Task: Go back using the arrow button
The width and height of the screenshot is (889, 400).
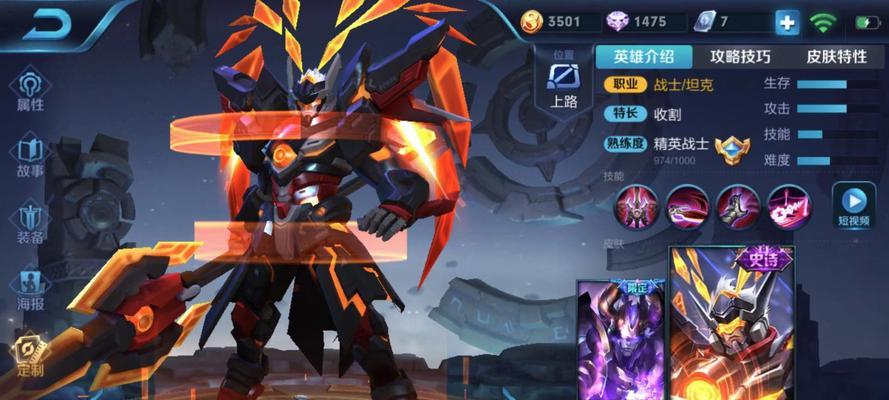Action: [x=47, y=25]
